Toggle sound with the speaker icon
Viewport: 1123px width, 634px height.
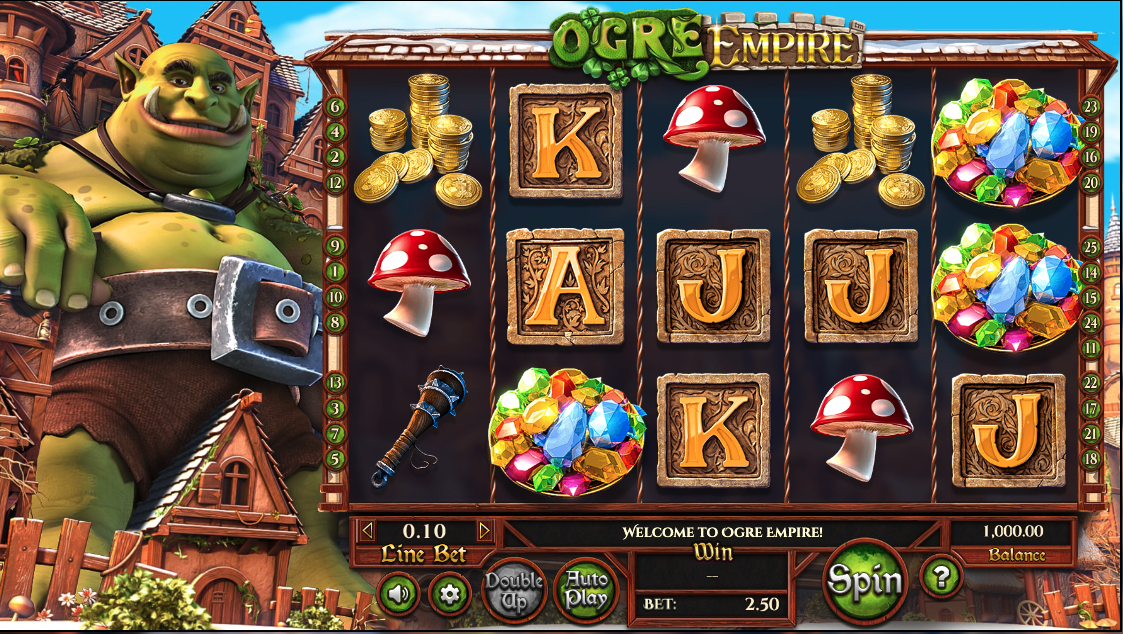pyautogui.click(x=400, y=594)
